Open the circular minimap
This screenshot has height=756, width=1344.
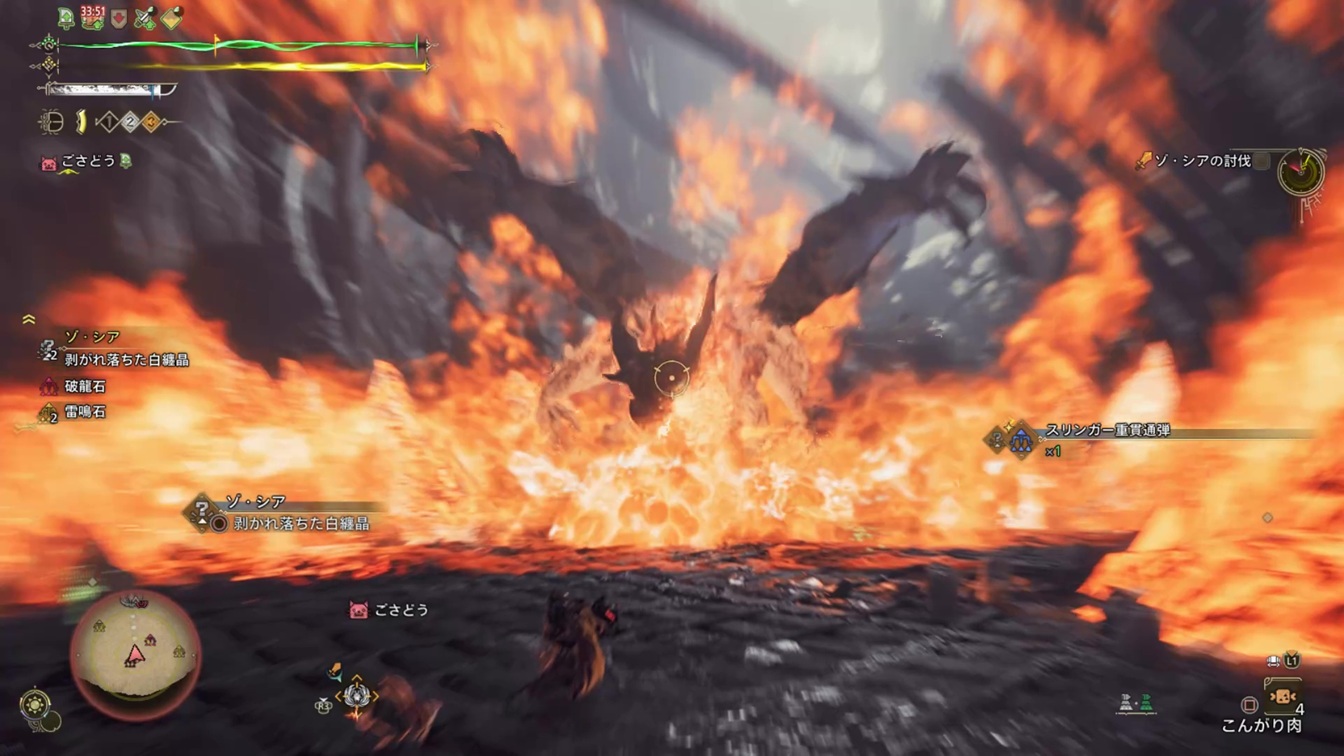134,654
